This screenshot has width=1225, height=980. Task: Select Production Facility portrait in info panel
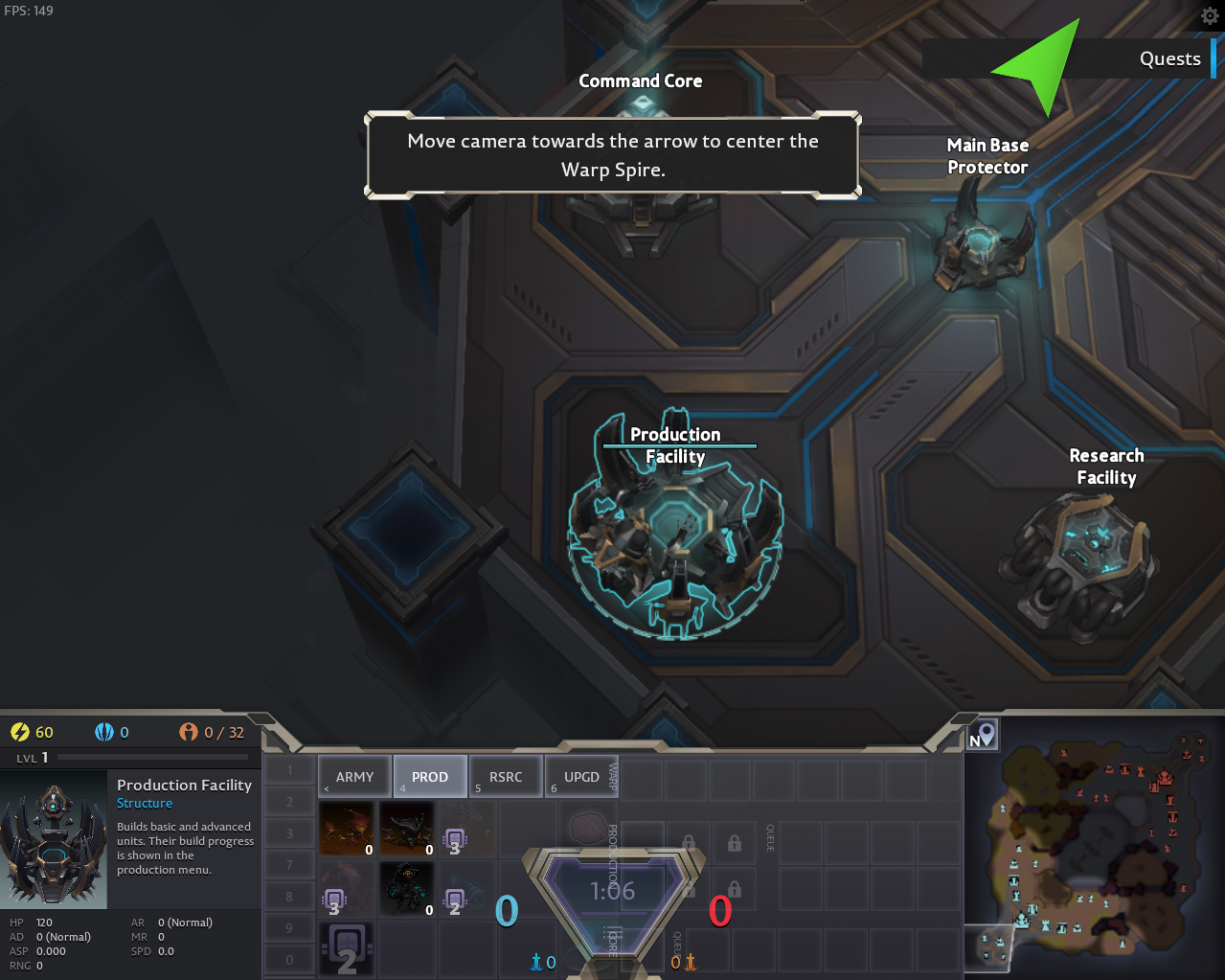click(x=54, y=840)
